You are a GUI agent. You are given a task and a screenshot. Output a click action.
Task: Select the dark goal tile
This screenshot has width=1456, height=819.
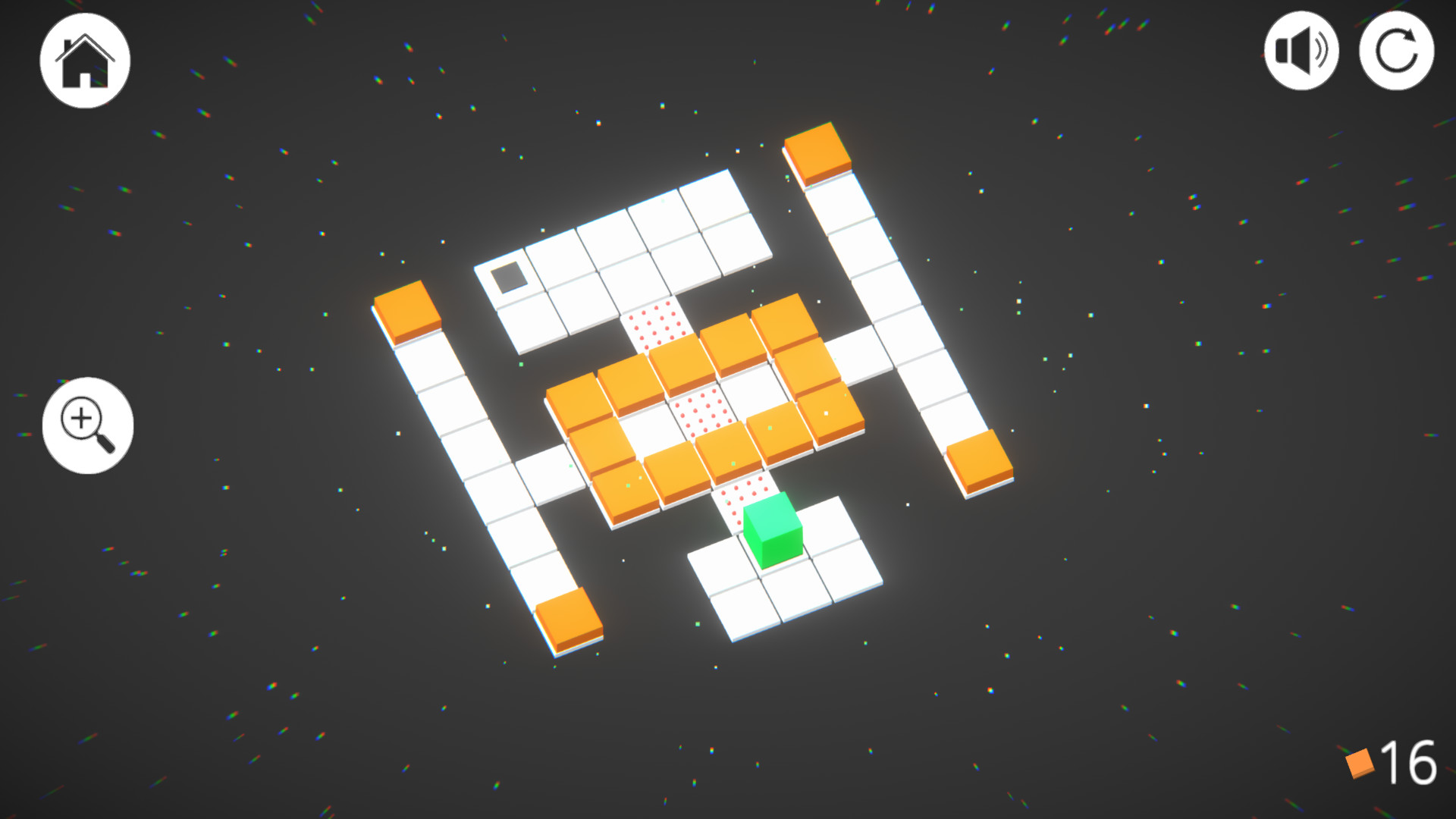pos(511,278)
